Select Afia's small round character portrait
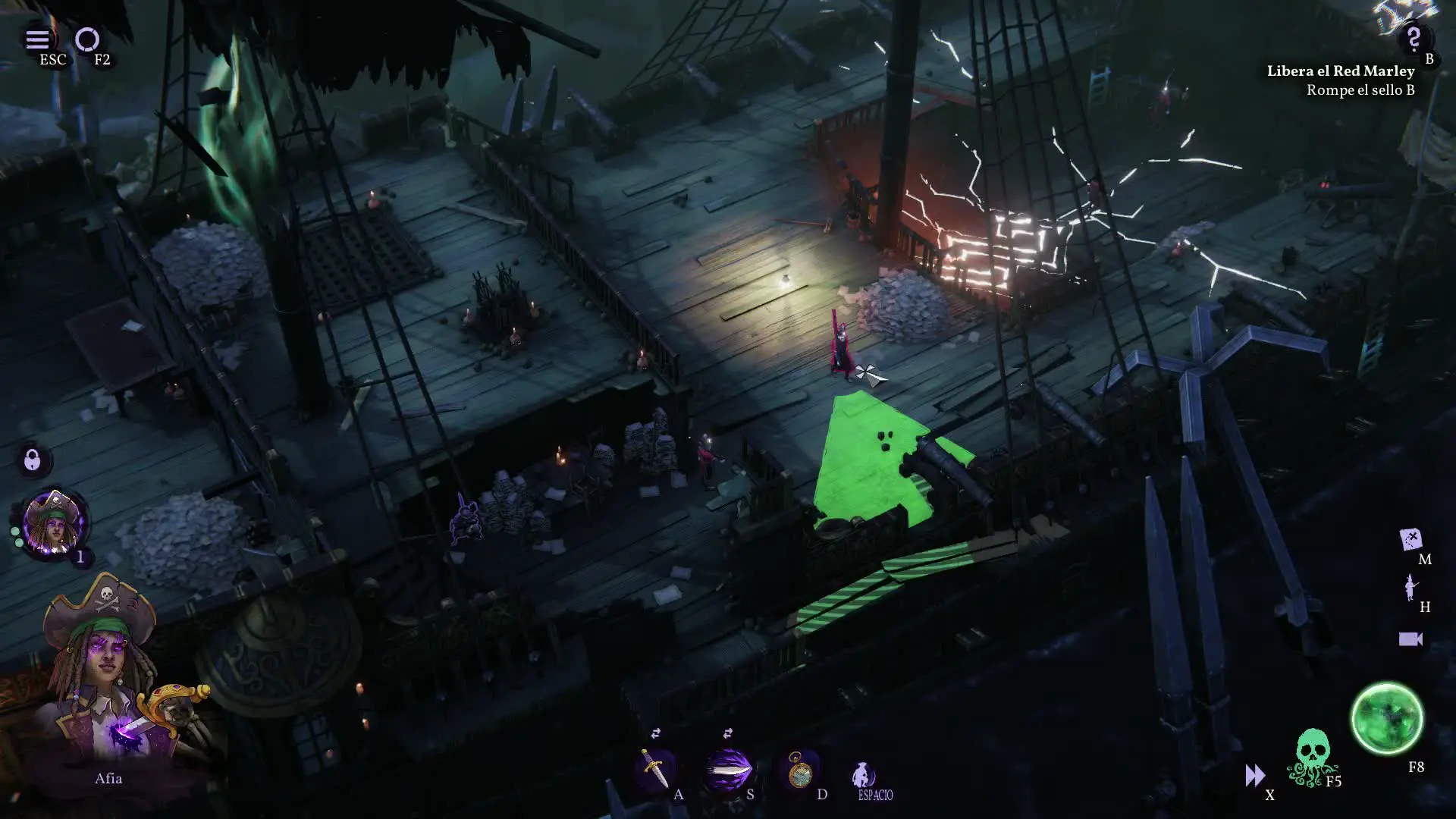The width and height of the screenshot is (1456, 819). coord(53,522)
